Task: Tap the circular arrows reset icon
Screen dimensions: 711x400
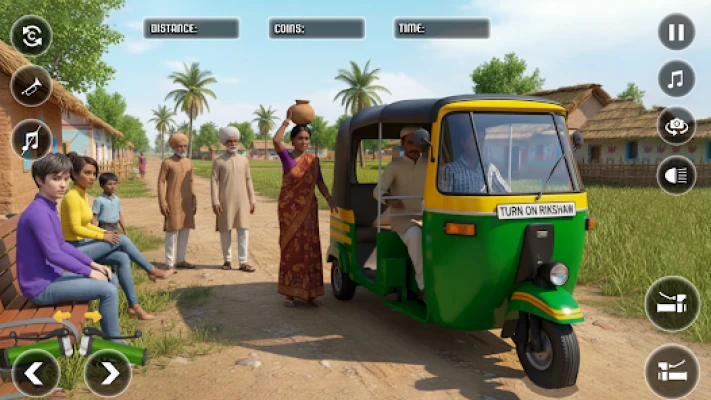Action: (x=31, y=36)
